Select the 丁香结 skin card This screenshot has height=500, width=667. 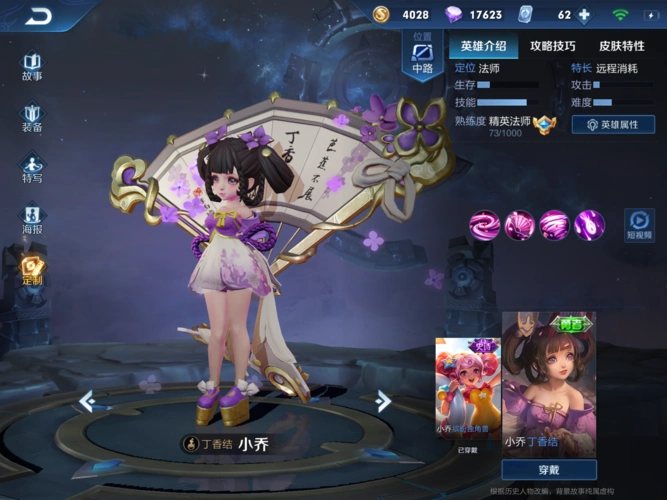549,380
